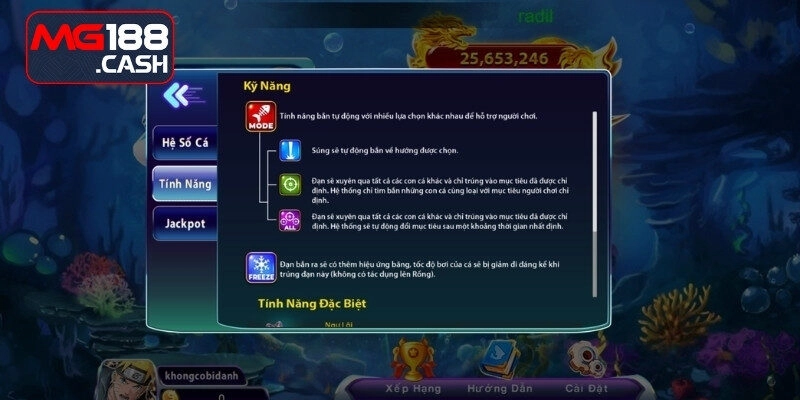The image size is (800, 400).
Task: Open the Jackpot tab
Action: point(184,225)
